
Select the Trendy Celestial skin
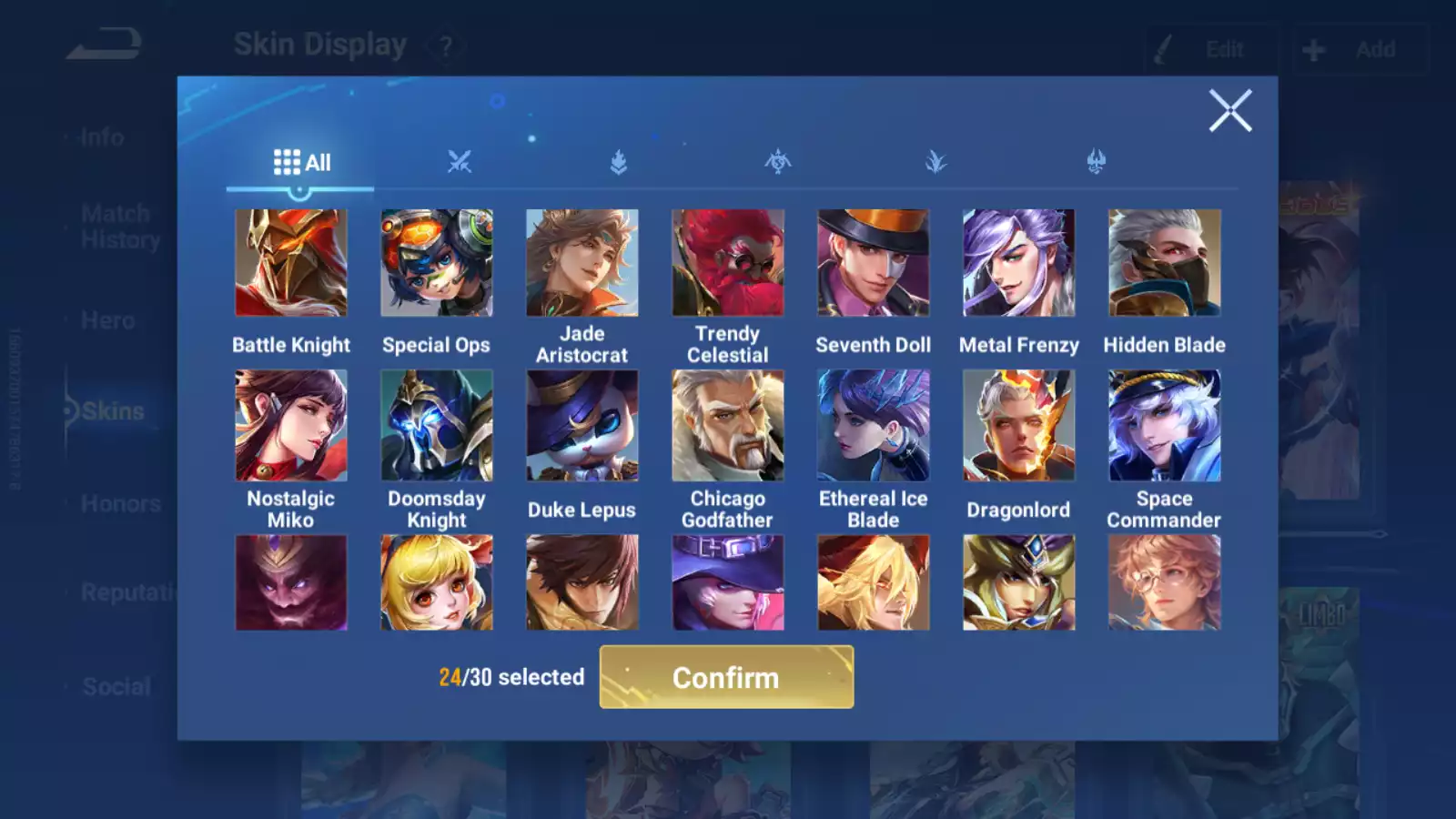tap(728, 263)
